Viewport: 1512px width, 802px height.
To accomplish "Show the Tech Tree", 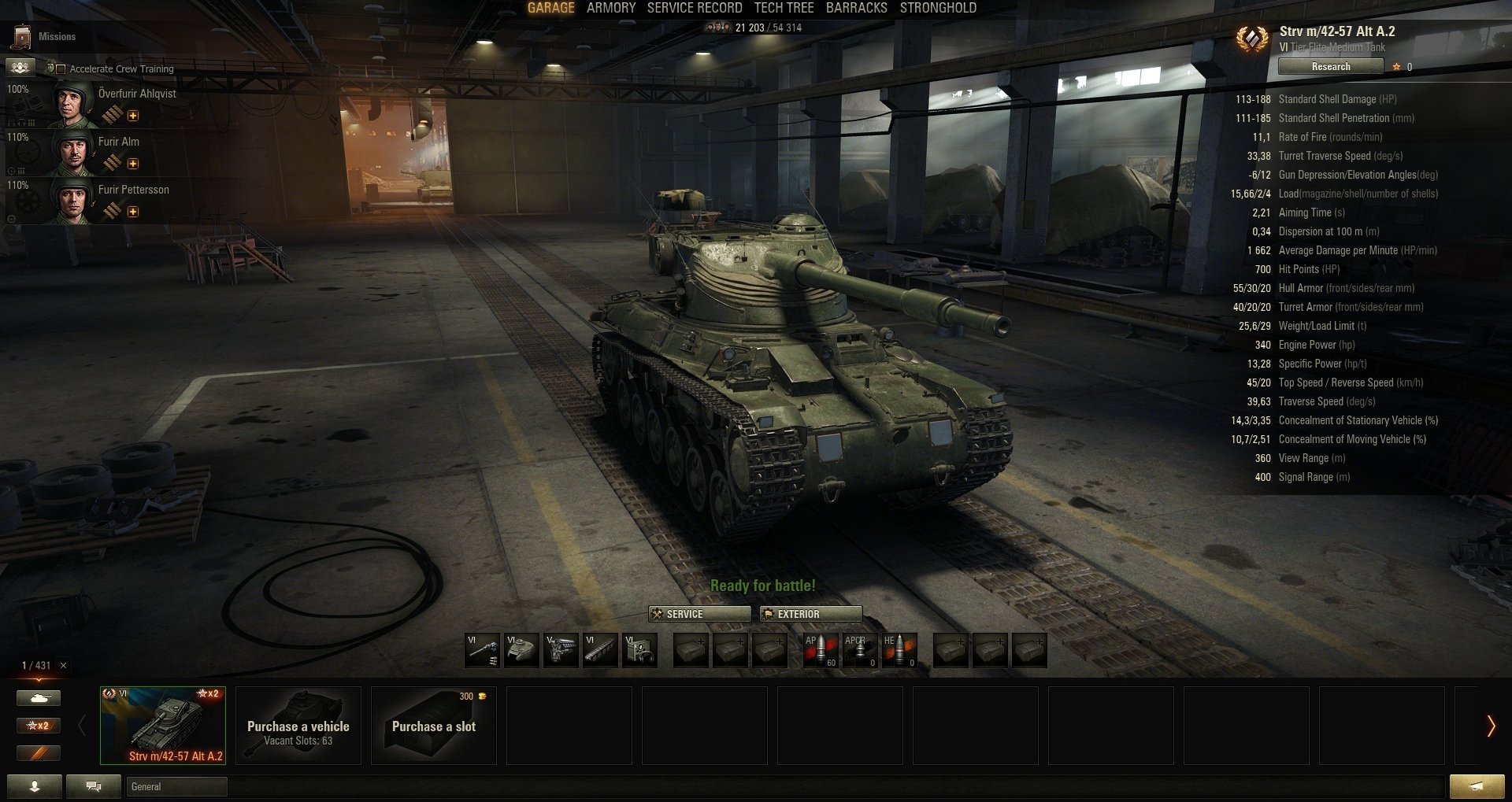I will click(784, 8).
